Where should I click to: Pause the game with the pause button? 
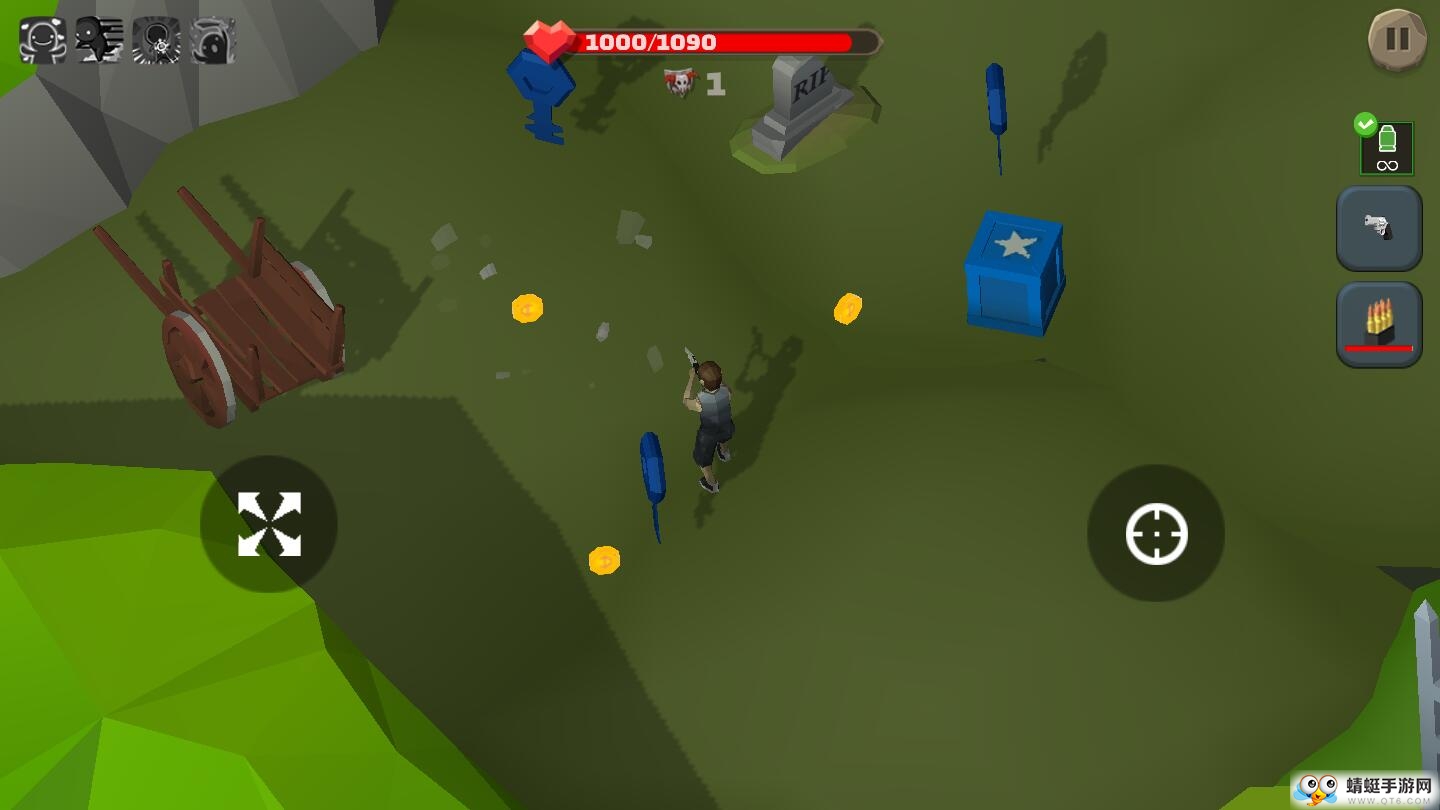(1397, 40)
